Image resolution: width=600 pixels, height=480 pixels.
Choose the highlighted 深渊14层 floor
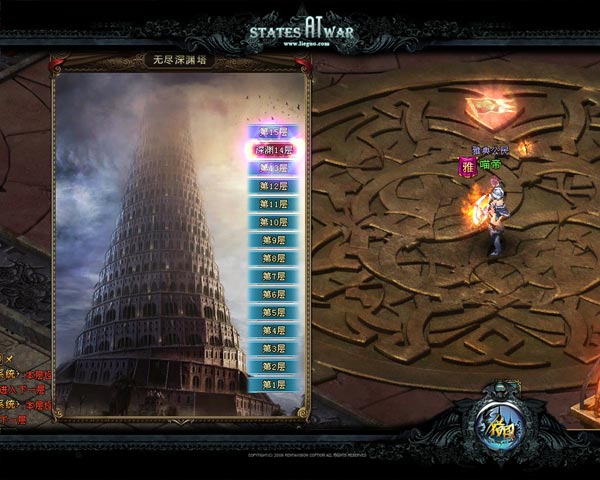click(273, 150)
